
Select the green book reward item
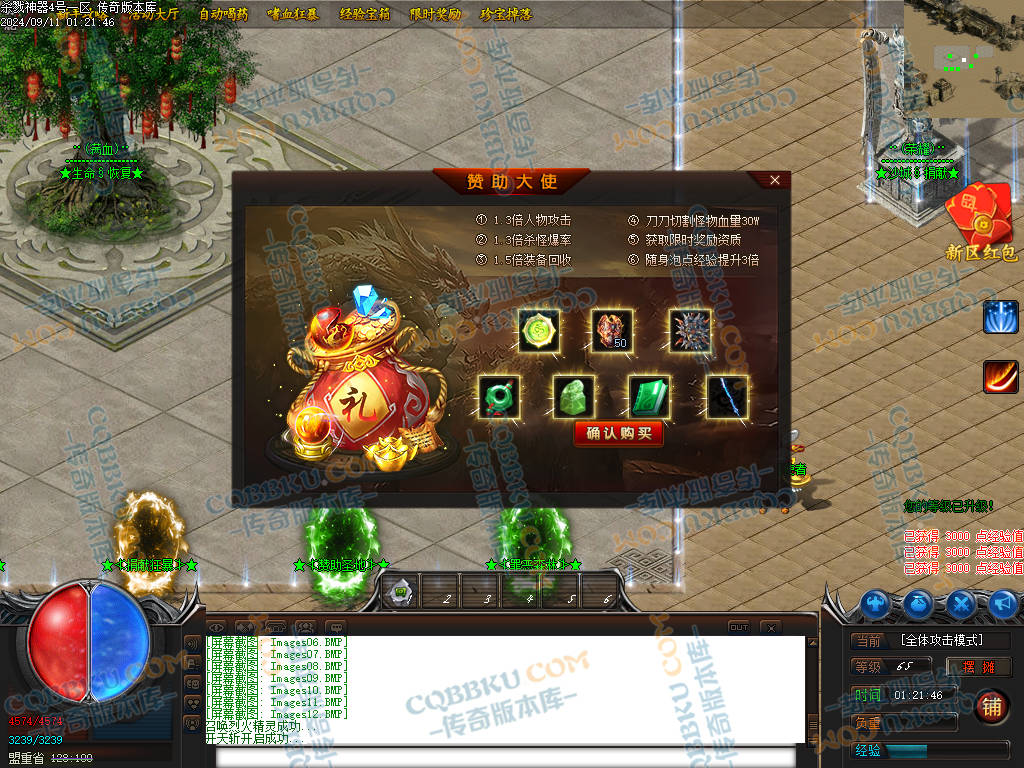[648, 396]
